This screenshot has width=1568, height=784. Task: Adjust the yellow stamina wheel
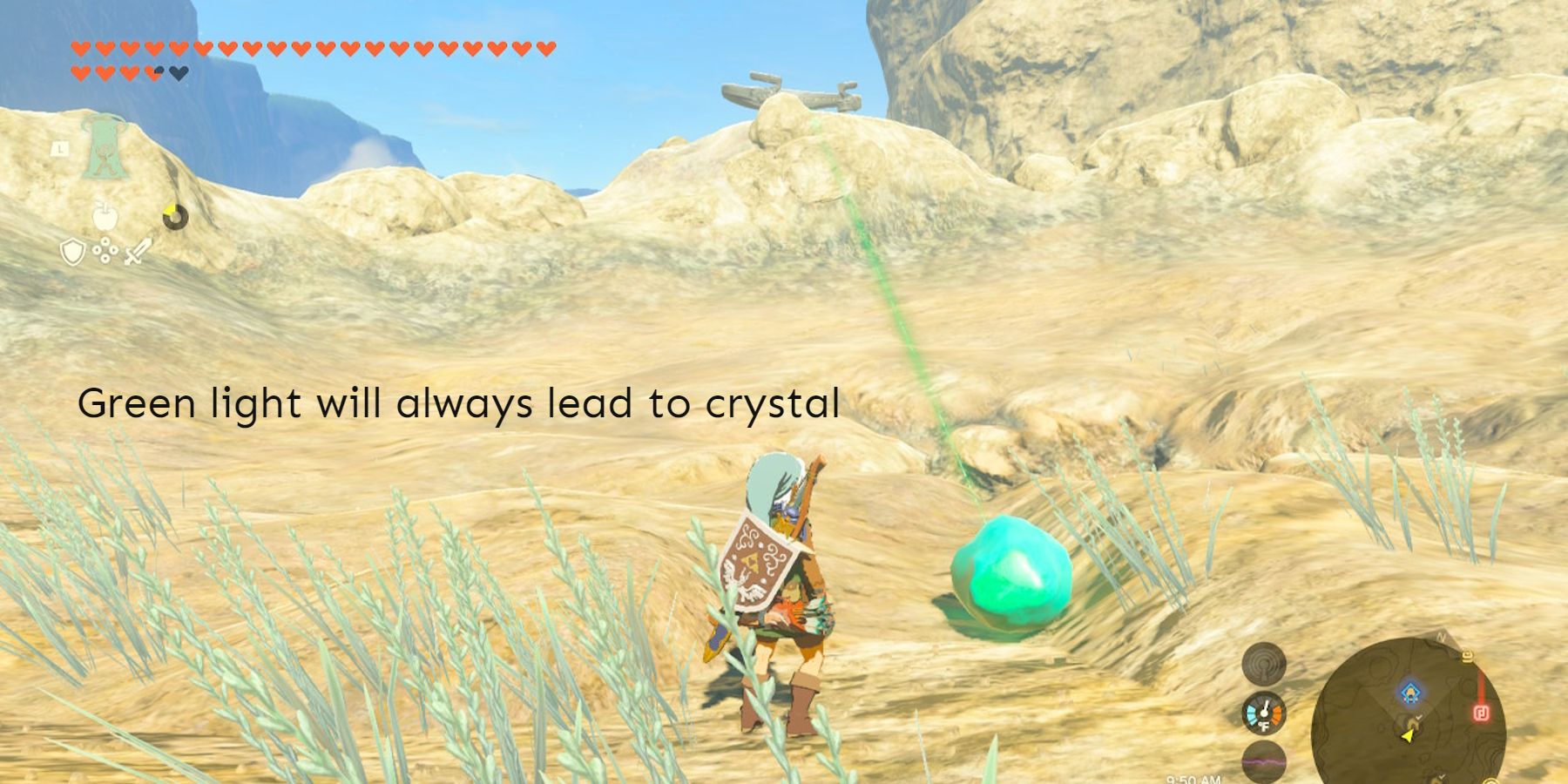coord(175,217)
